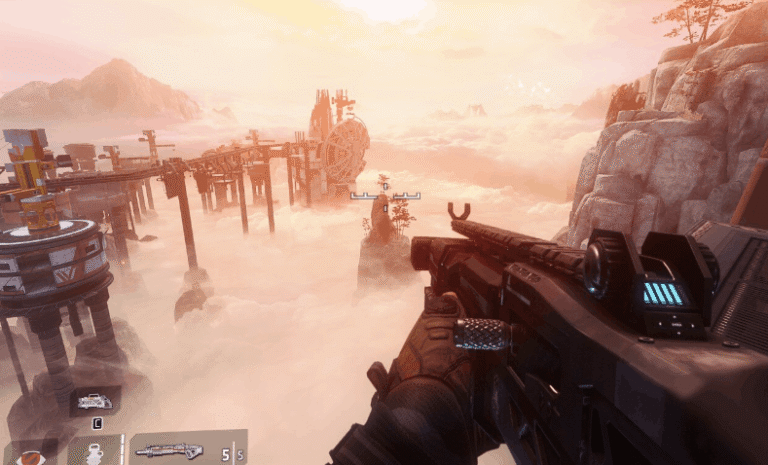Viewport: 768px width, 465px height.
Task: Activate the eye-shaped tactical ability icon
Action: coord(33,455)
